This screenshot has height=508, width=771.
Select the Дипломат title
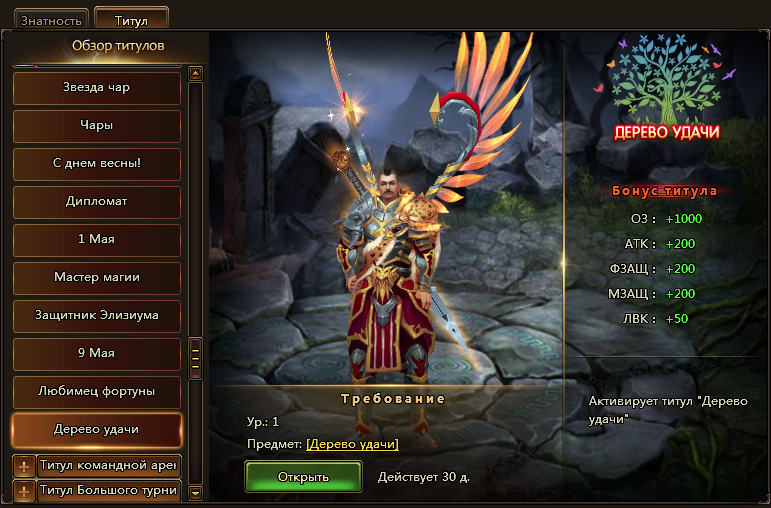tap(97, 202)
